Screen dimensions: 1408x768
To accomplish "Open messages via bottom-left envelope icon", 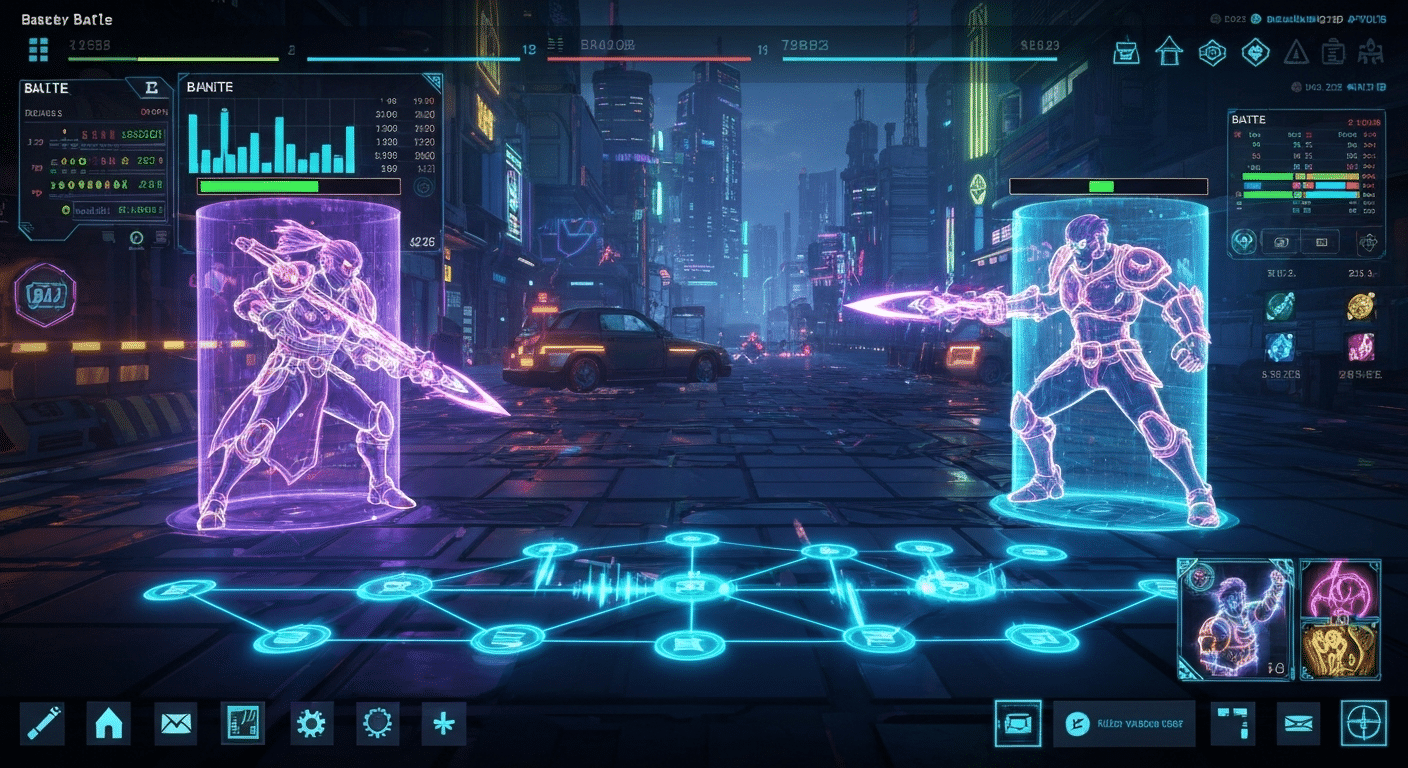I will (175, 723).
